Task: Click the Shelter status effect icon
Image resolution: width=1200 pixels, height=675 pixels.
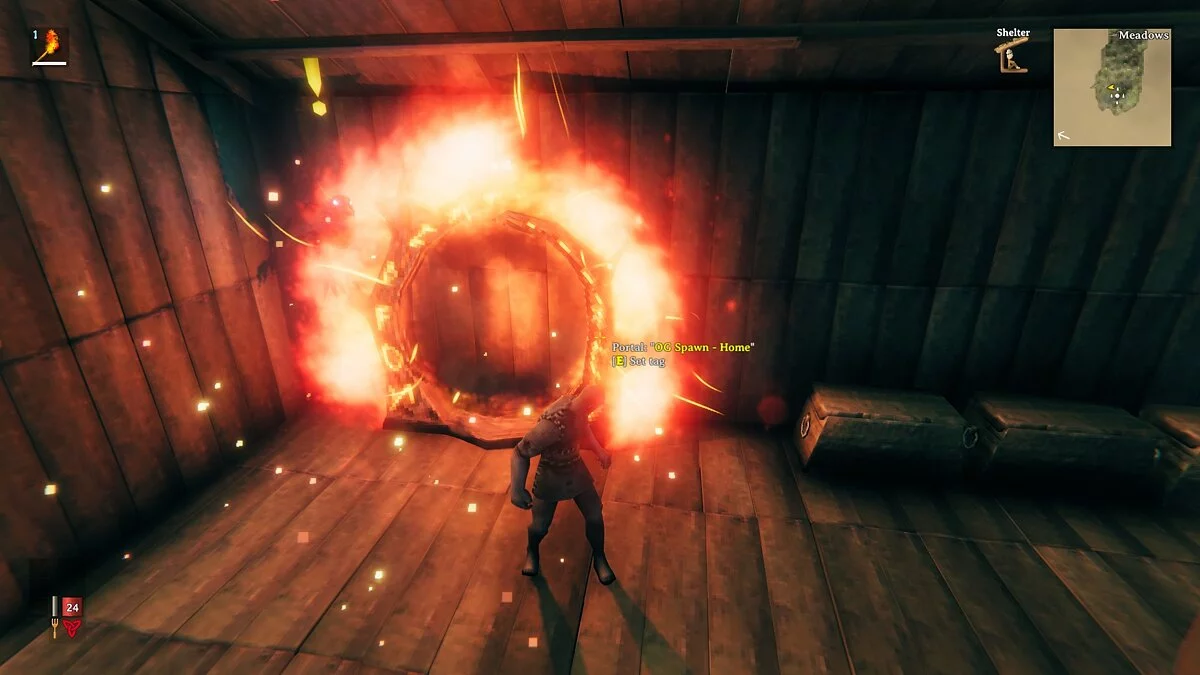Action: coord(1012,57)
